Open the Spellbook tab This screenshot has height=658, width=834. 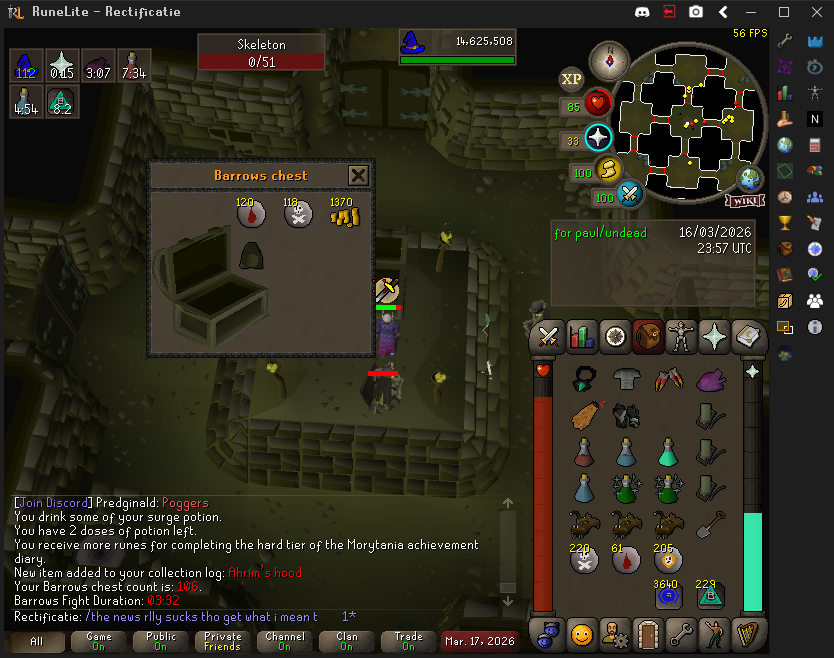pos(747,337)
